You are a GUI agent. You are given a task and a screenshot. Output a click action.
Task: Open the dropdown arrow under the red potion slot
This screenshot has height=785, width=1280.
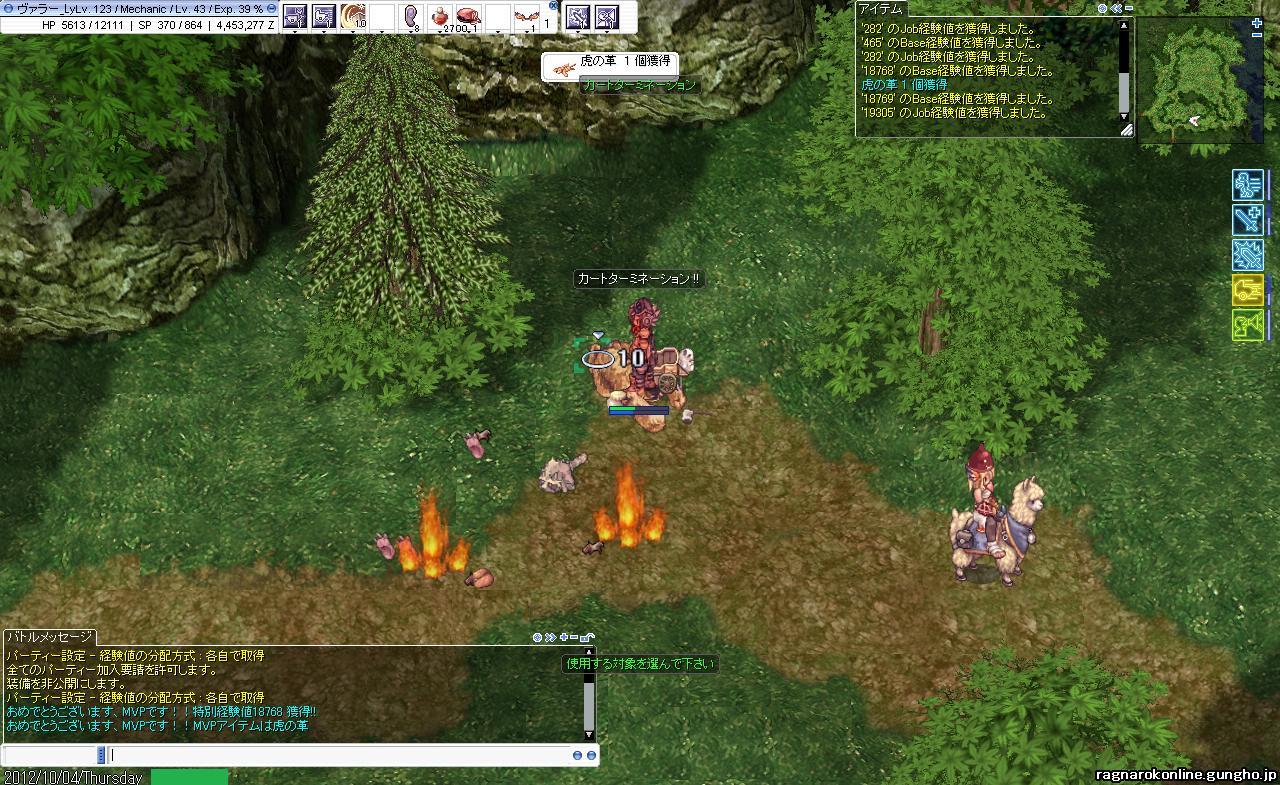[x=439, y=30]
